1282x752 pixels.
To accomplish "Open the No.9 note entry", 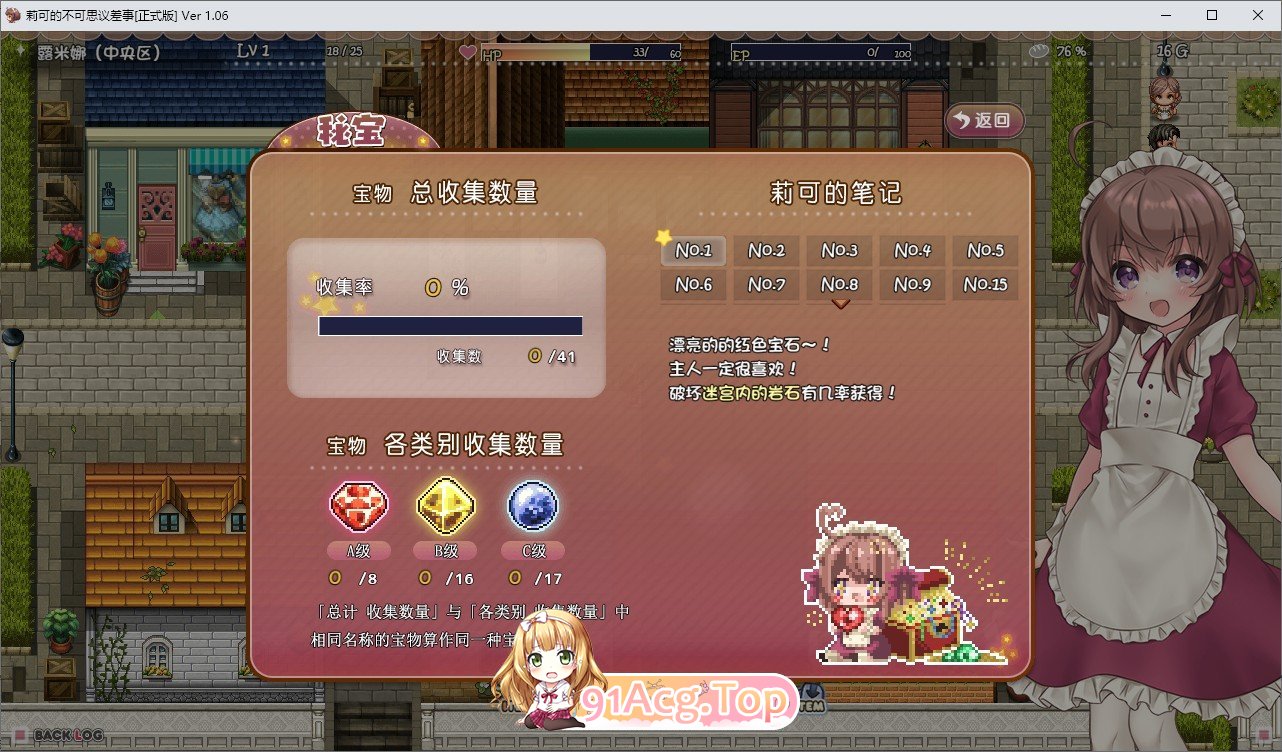I will pos(912,284).
